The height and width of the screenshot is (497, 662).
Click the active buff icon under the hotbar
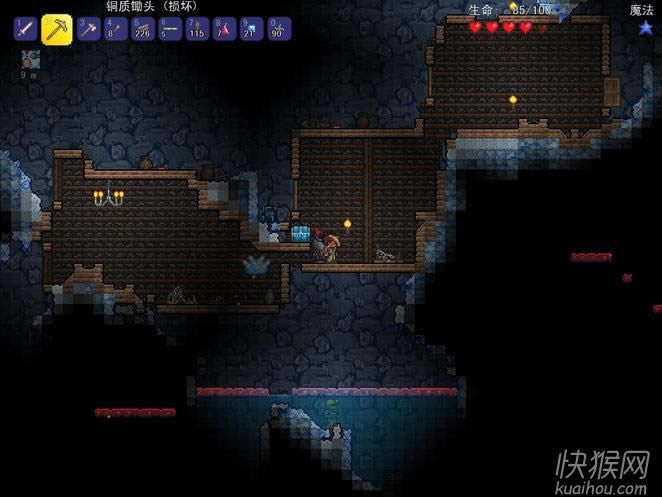[31, 59]
